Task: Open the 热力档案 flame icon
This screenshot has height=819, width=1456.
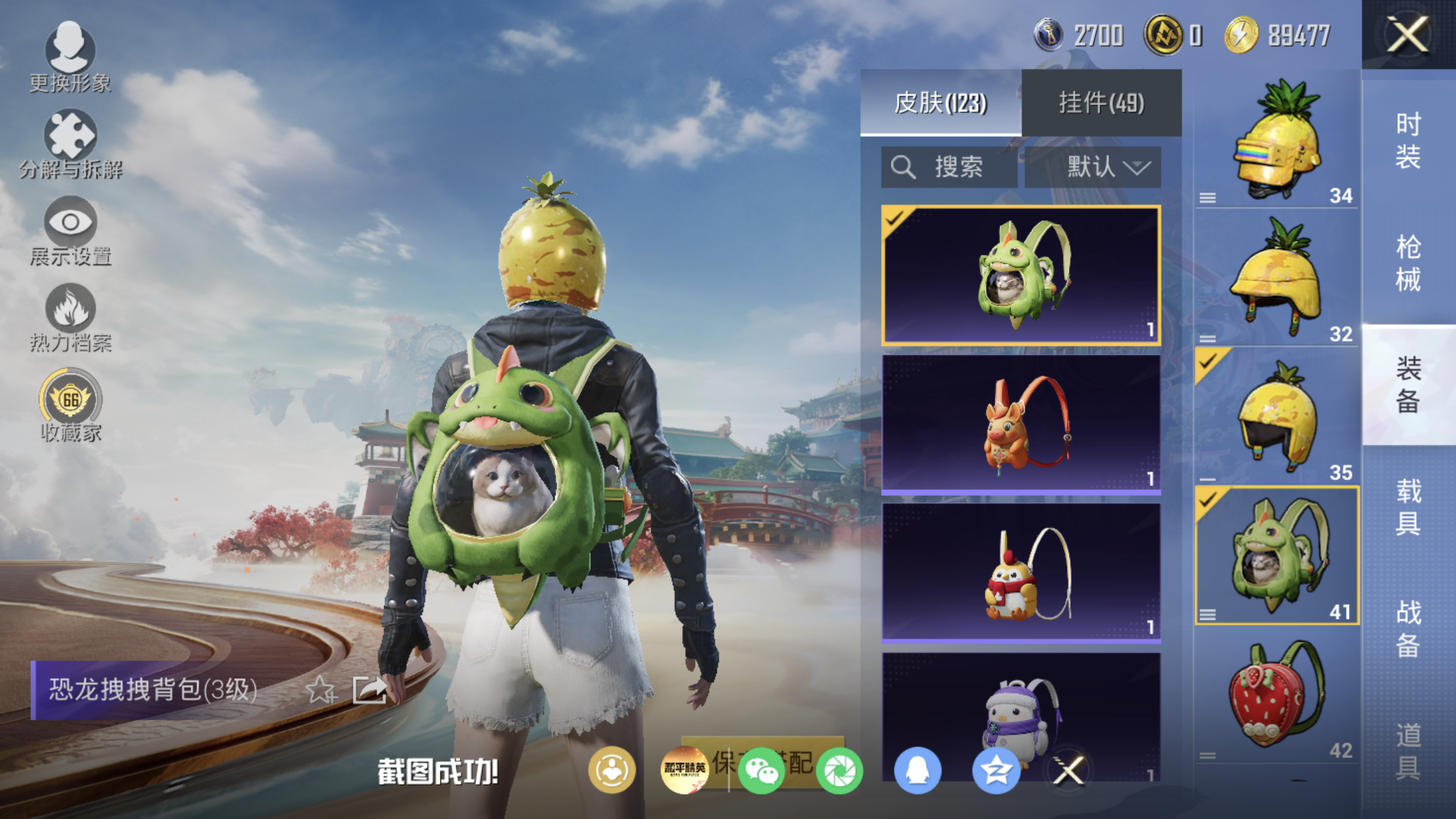Action: pos(70,318)
